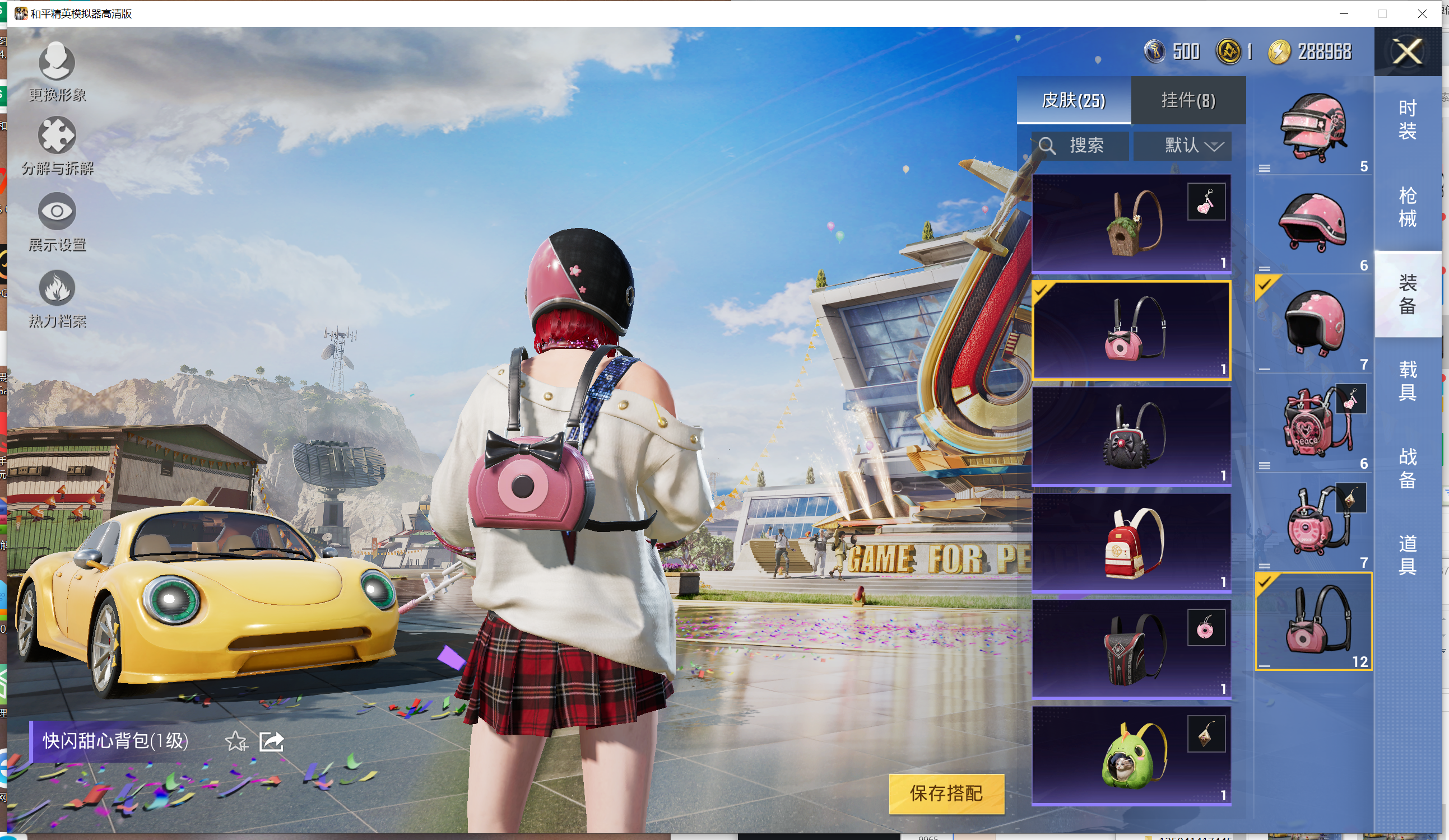Open 展示设置 display settings

57,221
